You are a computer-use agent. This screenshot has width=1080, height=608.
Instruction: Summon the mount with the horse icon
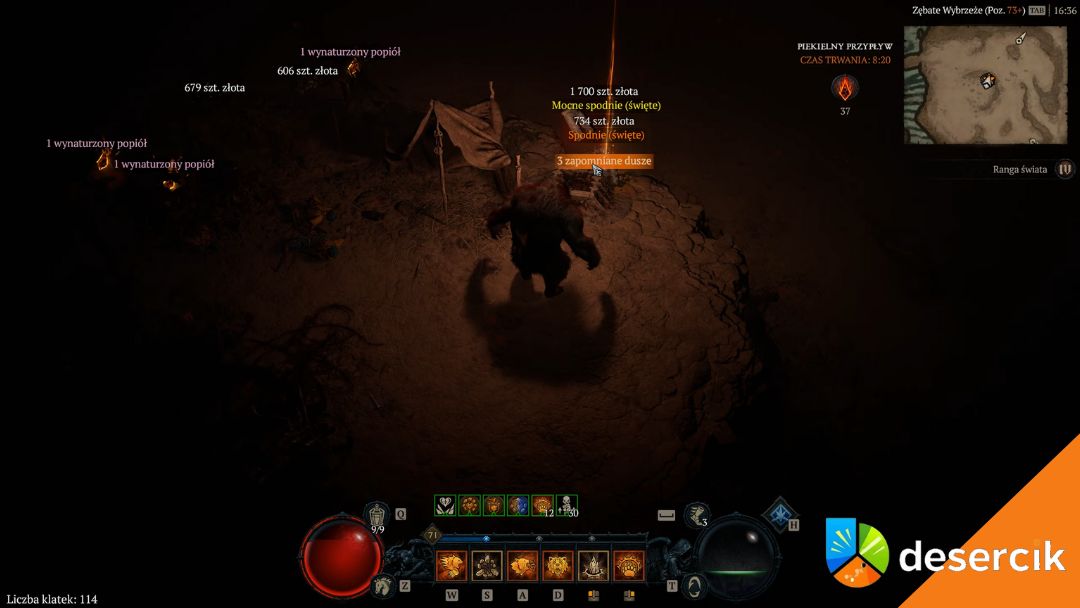click(x=380, y=585)
